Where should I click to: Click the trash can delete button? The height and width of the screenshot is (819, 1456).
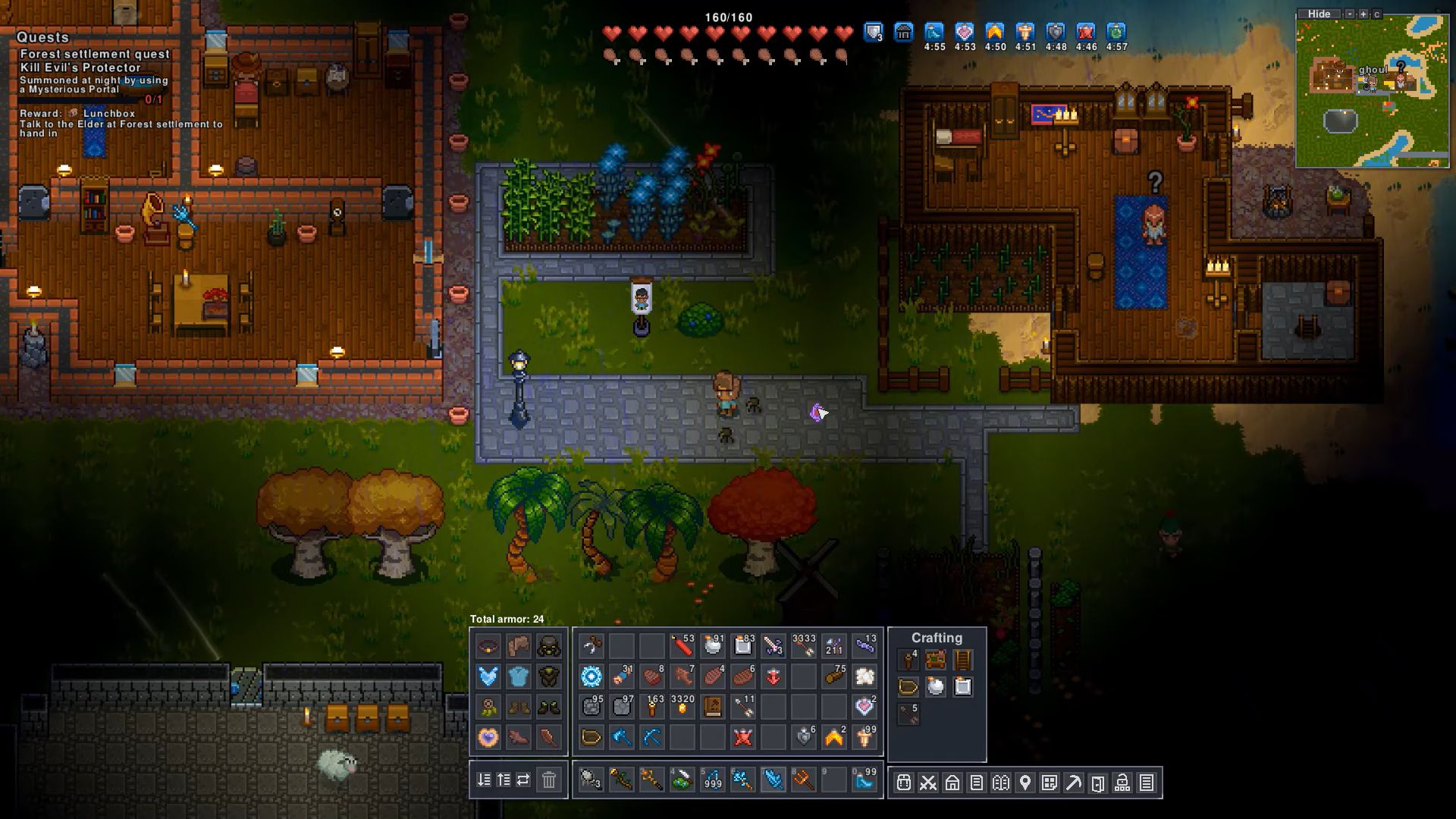point(548,780)
